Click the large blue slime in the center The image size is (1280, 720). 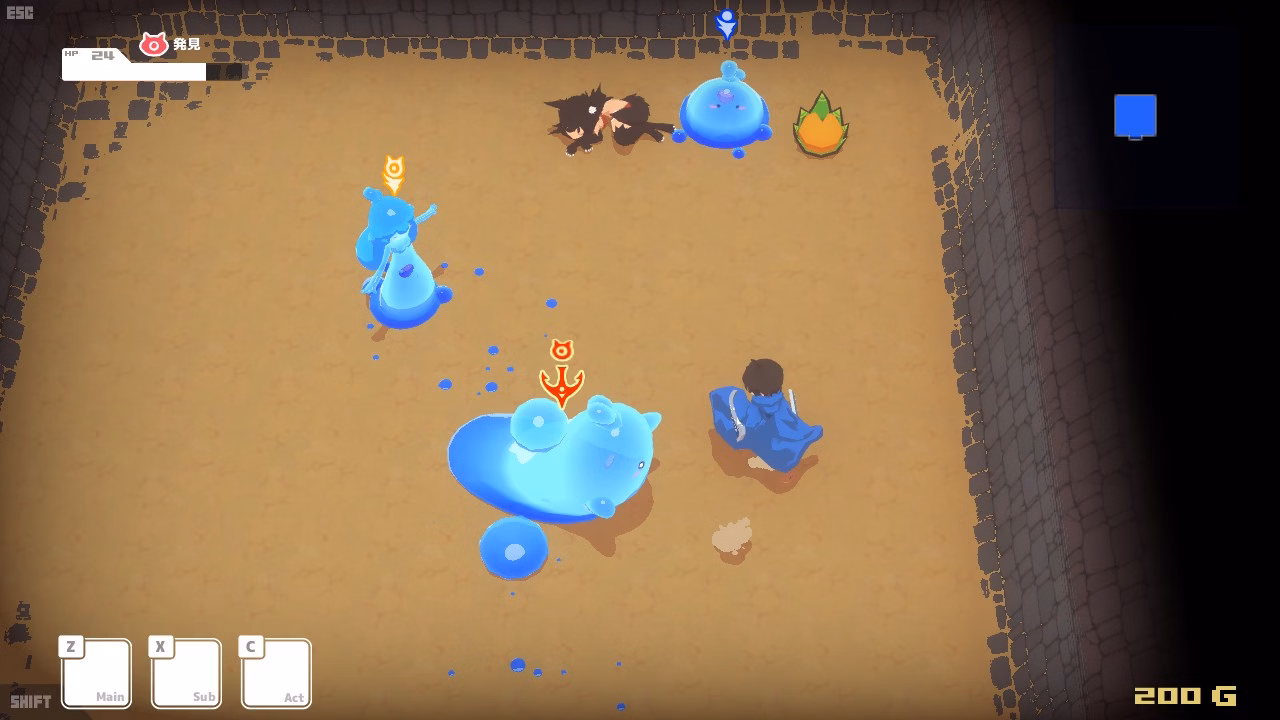(x=555, y=460)
